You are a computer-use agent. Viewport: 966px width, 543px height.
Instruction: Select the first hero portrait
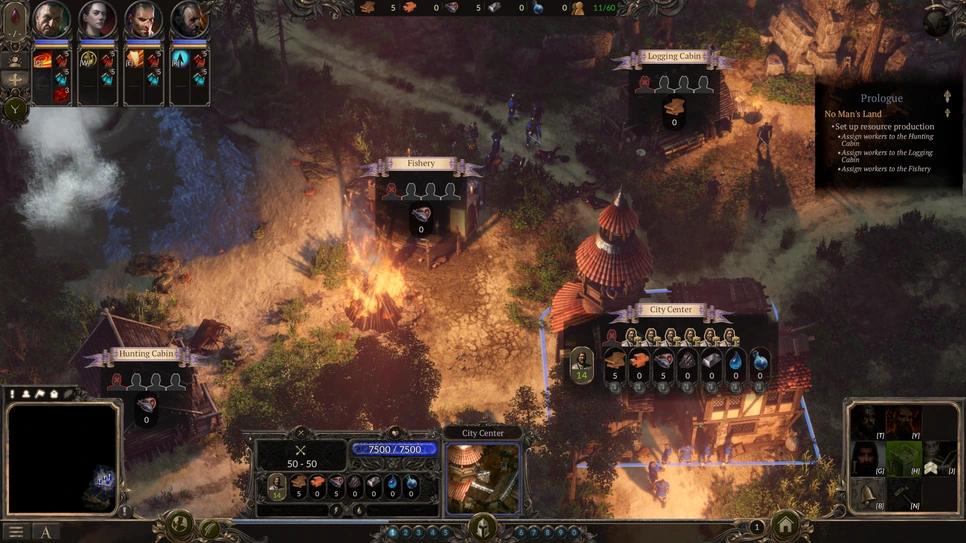(51, 20)
